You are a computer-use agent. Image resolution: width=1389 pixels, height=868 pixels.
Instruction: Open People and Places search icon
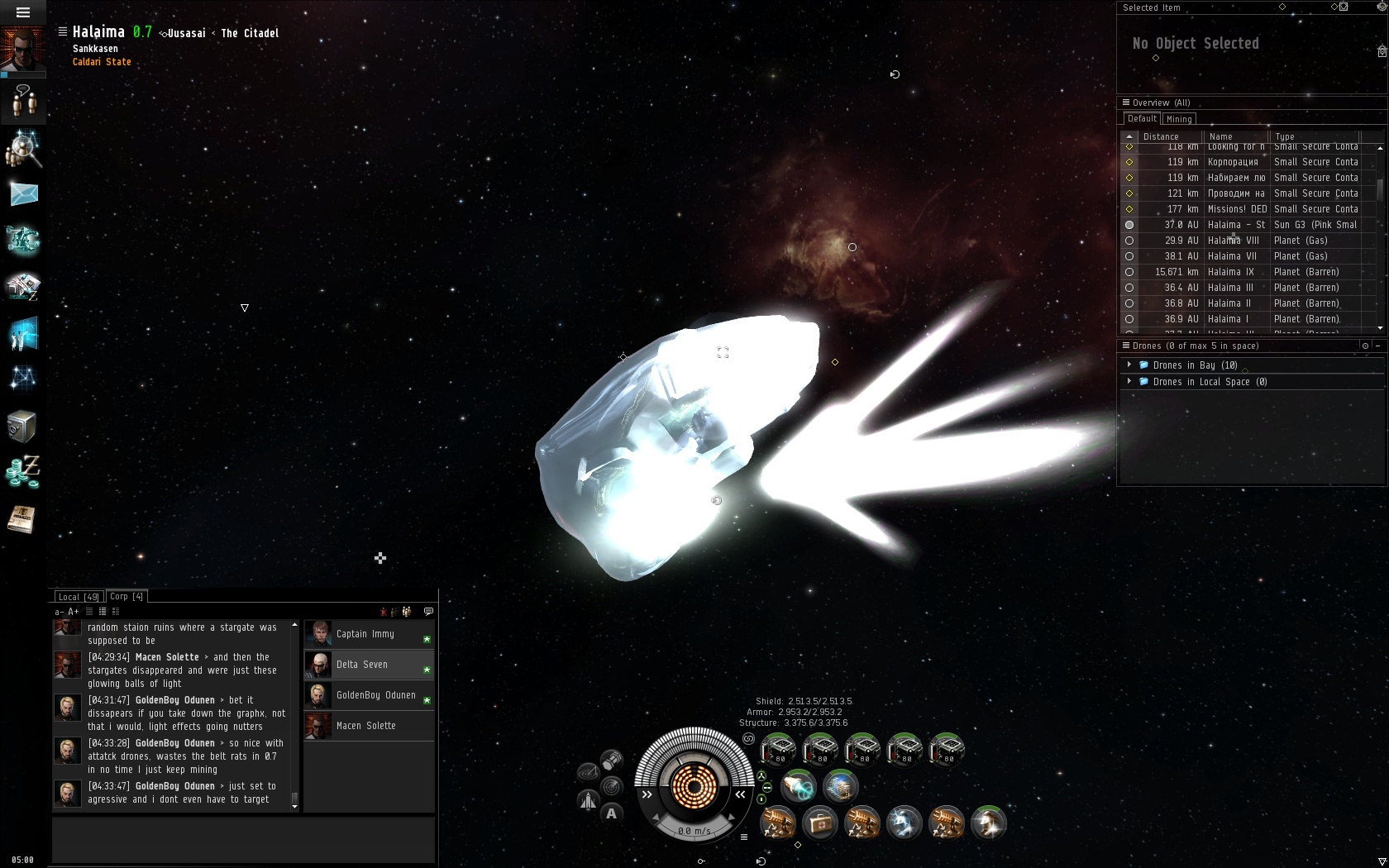[x=23, y=149]
